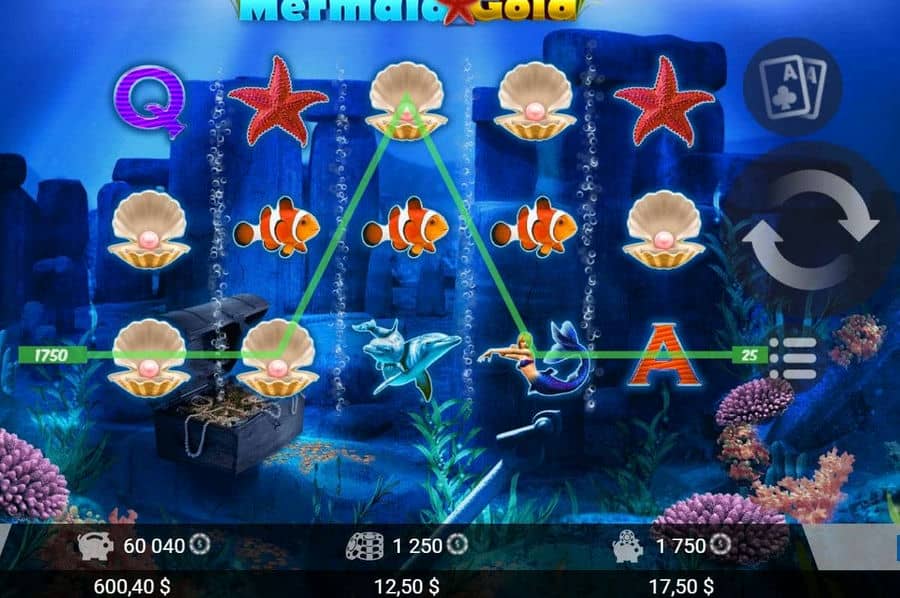This screenshot has width=900, height=598.
Task: Open the playing cards gamble feature
Action: (792, 86)
